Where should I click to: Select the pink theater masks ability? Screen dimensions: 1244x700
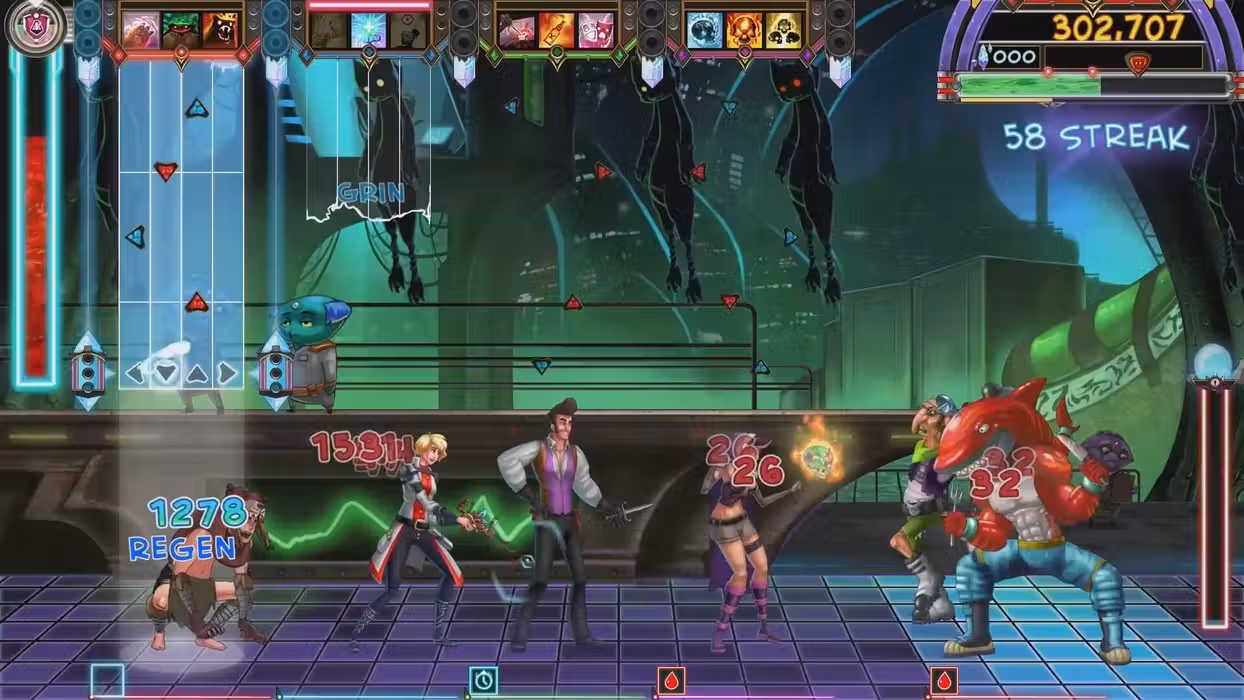595,30
